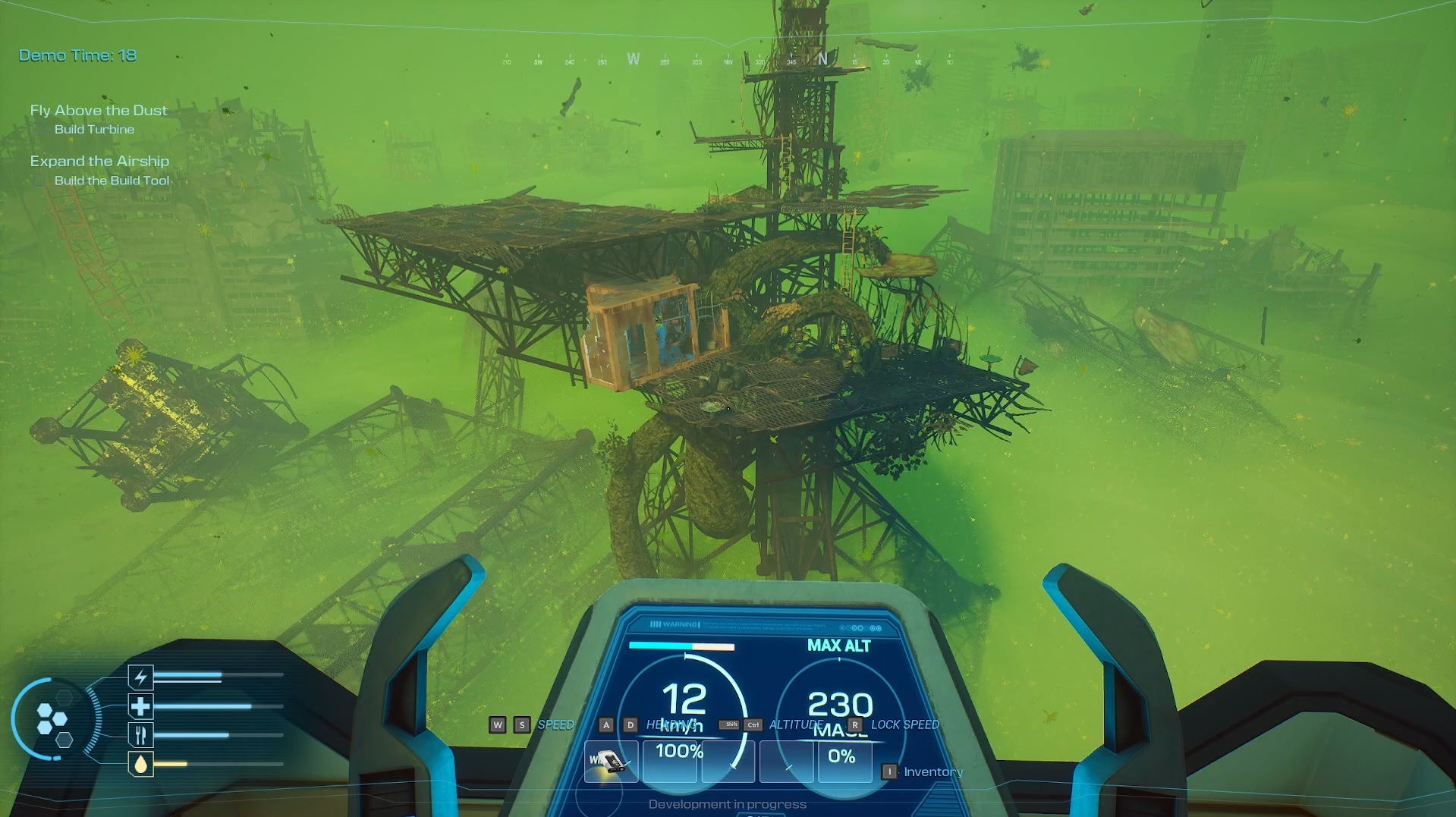Image resolution: width=1456 pixels, height=817 pixels.
Task: Click the fork and knife hunger icon
Action: [x=140, y=735]
